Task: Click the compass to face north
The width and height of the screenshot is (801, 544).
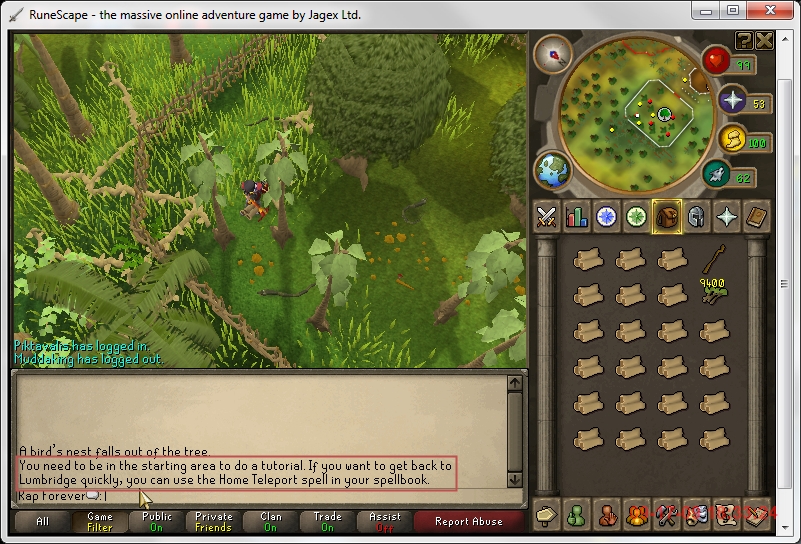Action: pyautogui.click(x=552, y=52)
